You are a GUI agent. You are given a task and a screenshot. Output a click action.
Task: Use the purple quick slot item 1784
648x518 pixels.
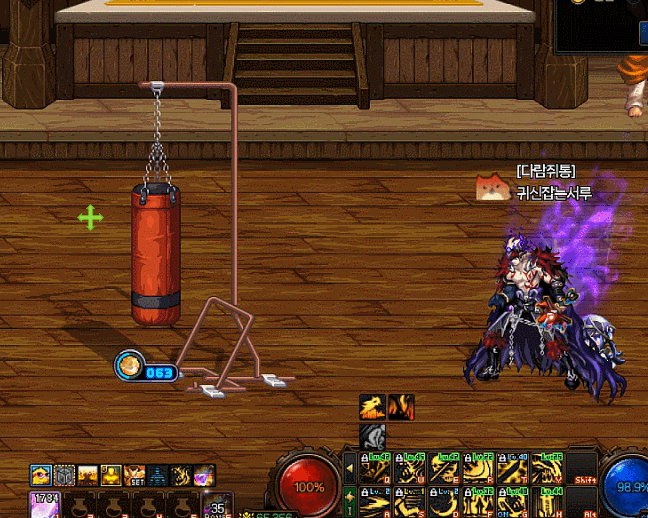click(x=46, y=505)
